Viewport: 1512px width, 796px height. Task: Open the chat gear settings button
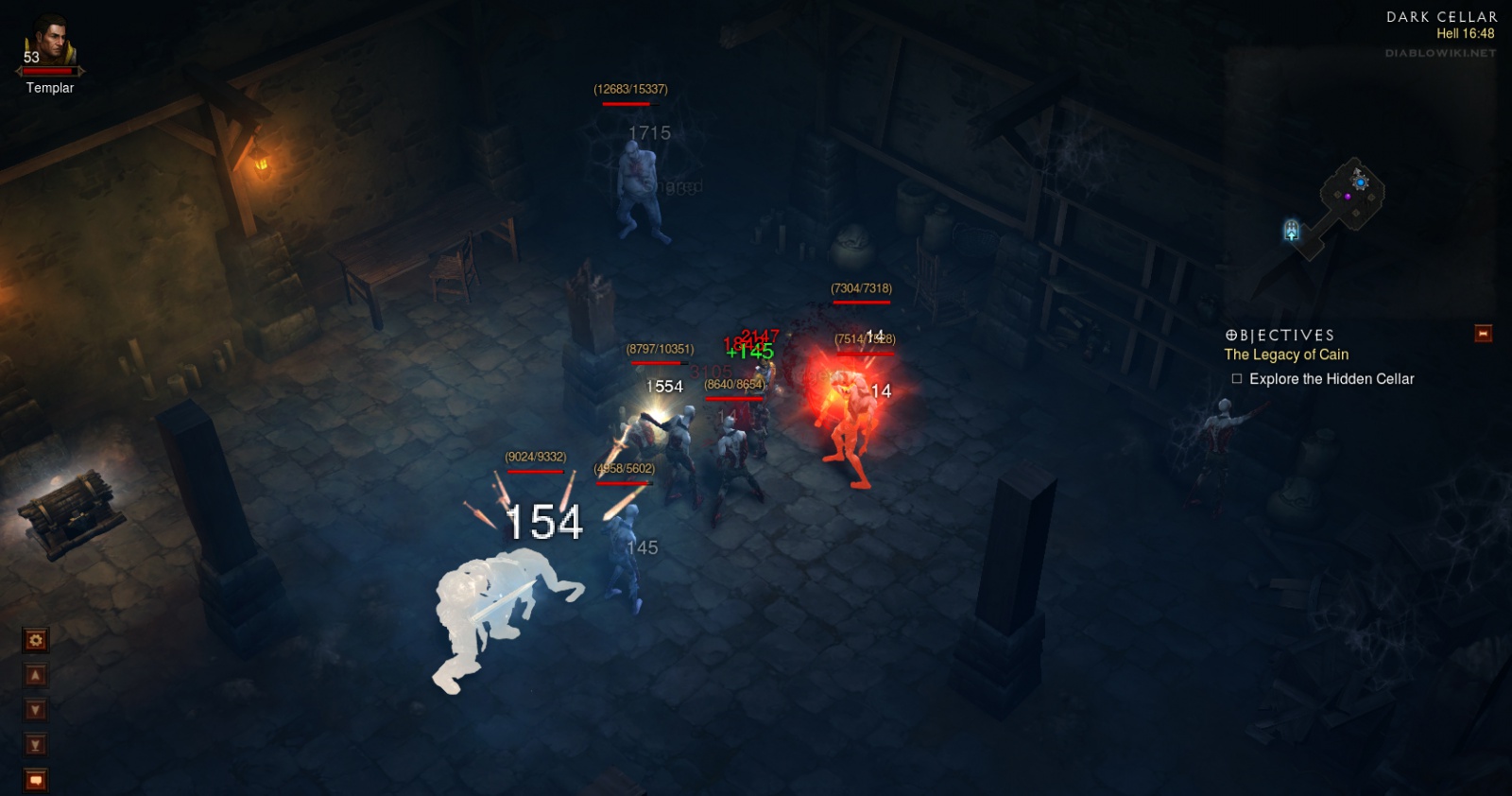[35, 641]
